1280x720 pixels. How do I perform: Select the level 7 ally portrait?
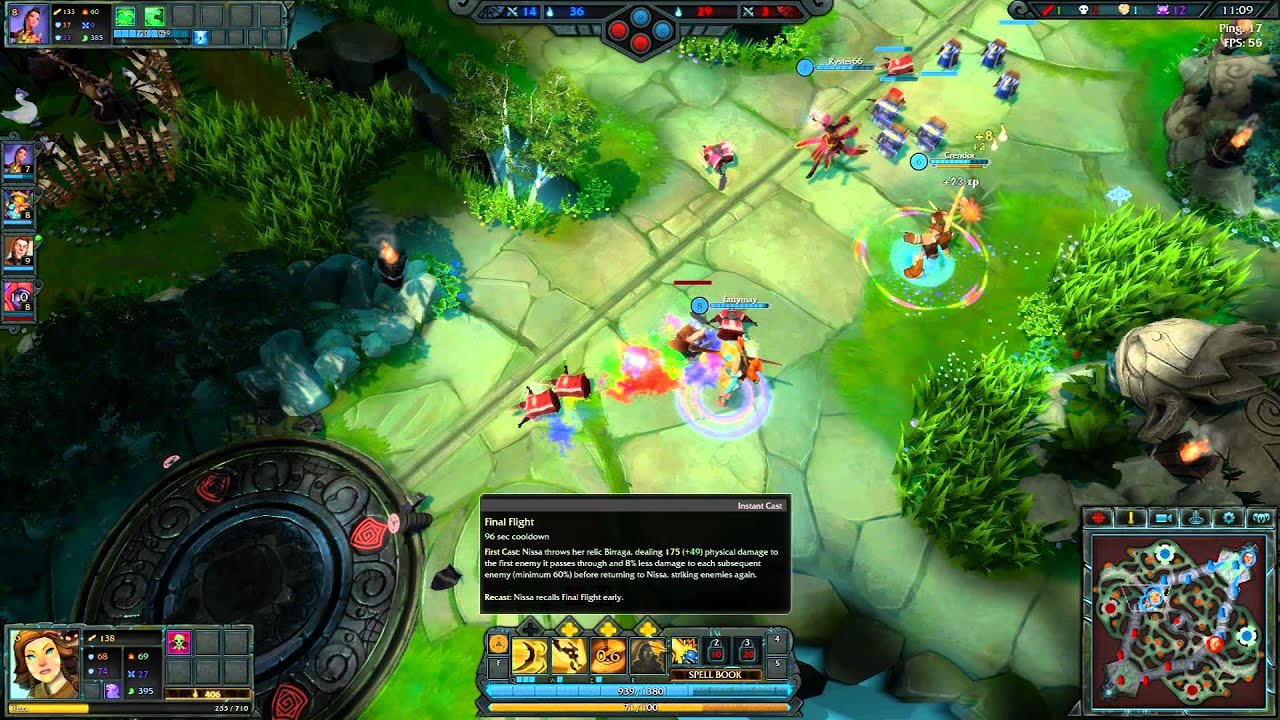pyautogui.click(x=19, y=158)
